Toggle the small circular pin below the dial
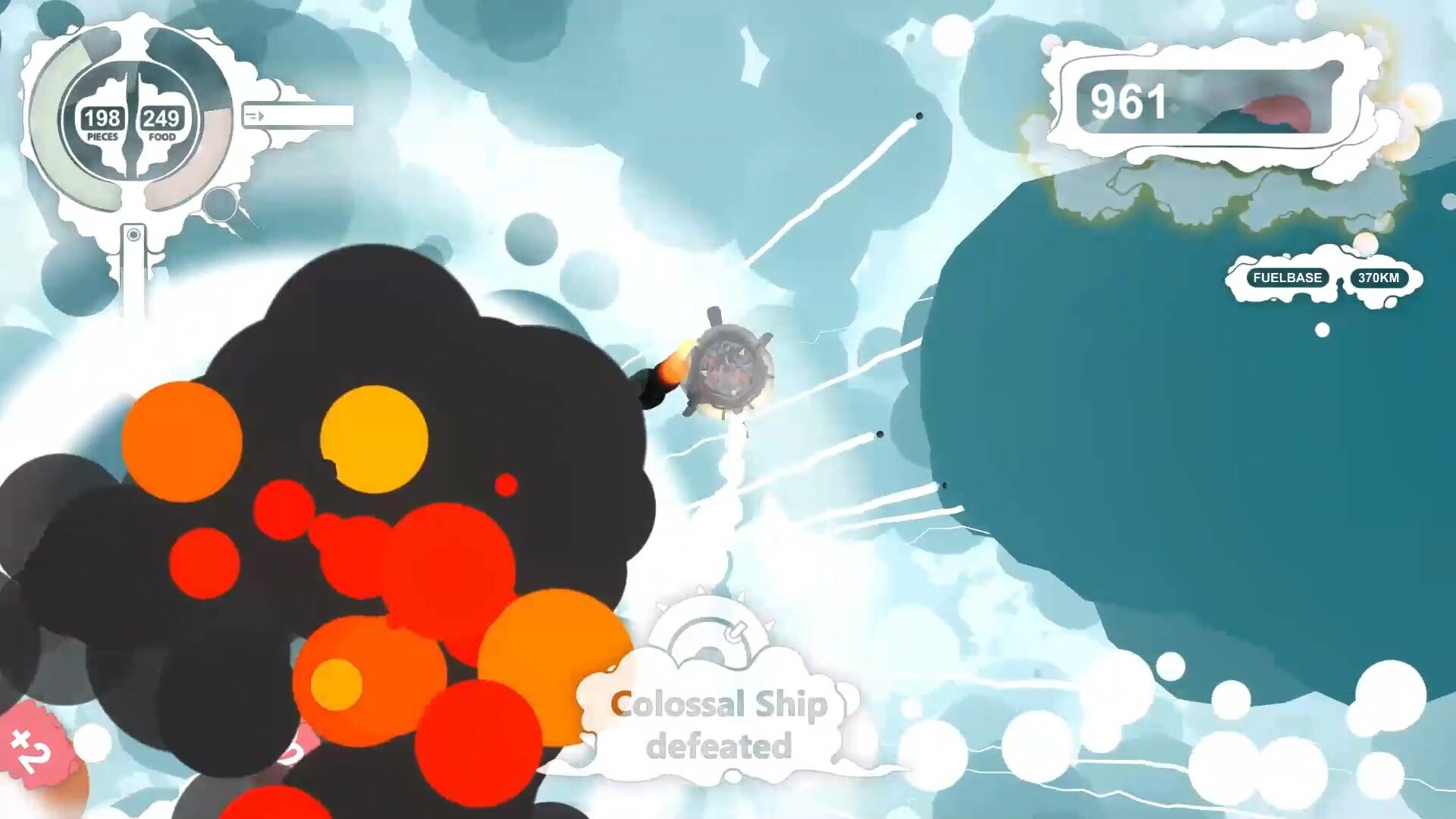1456x819 pixels. [x=133, y=235]
